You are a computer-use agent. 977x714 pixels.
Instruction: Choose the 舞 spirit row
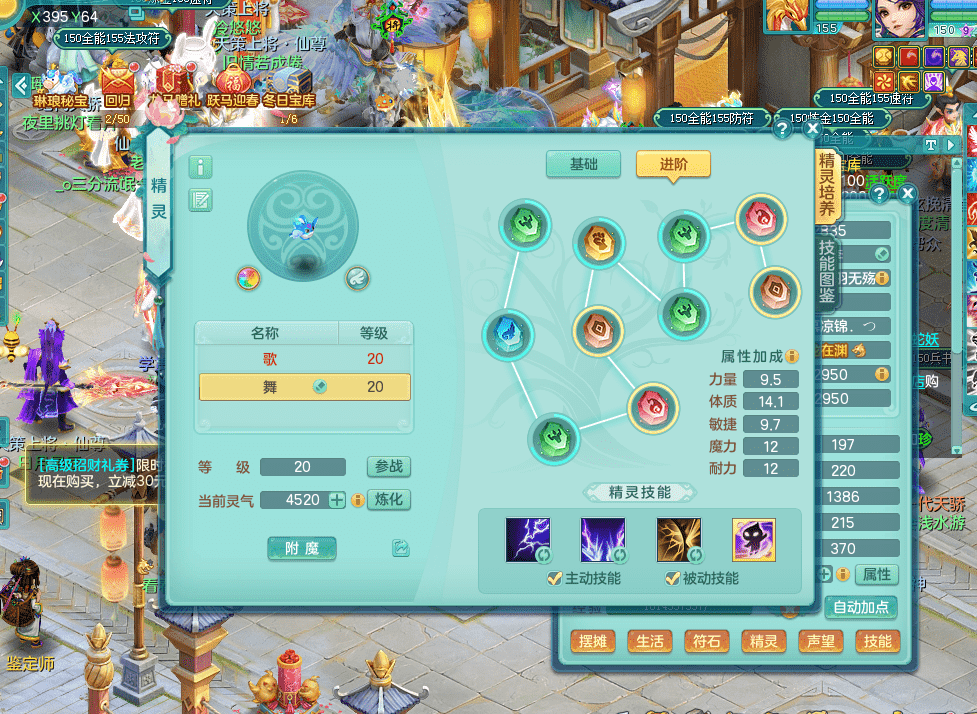point(304,387)
